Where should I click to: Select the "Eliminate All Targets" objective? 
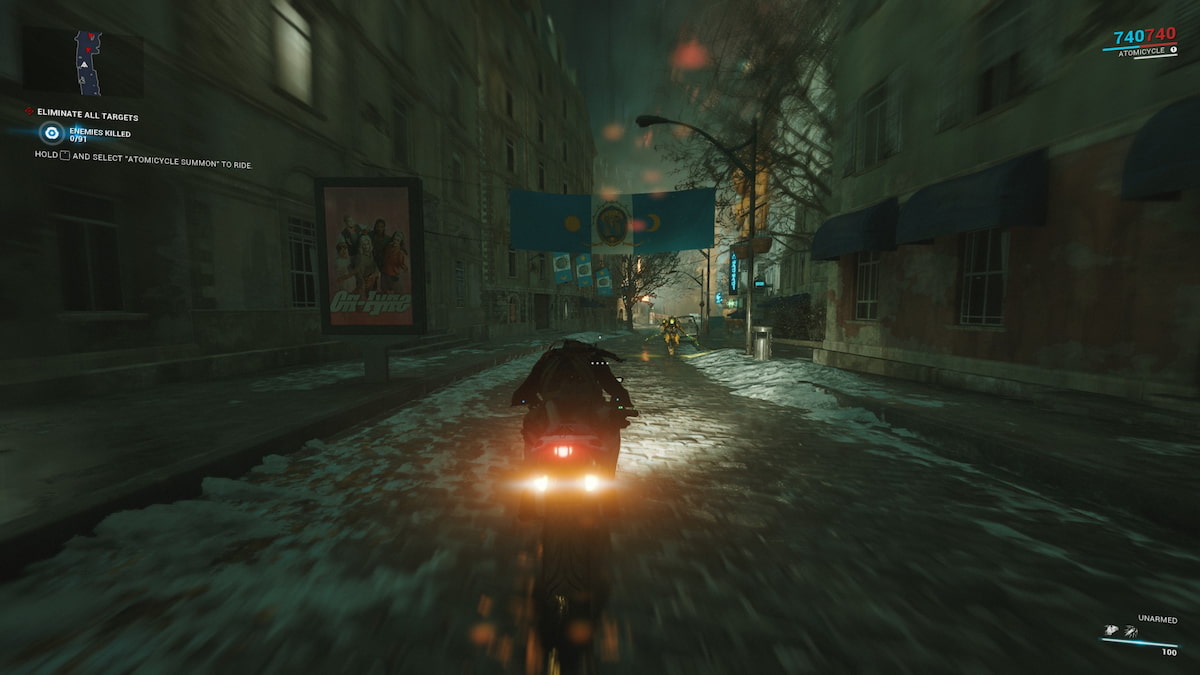tap(87, 114)
